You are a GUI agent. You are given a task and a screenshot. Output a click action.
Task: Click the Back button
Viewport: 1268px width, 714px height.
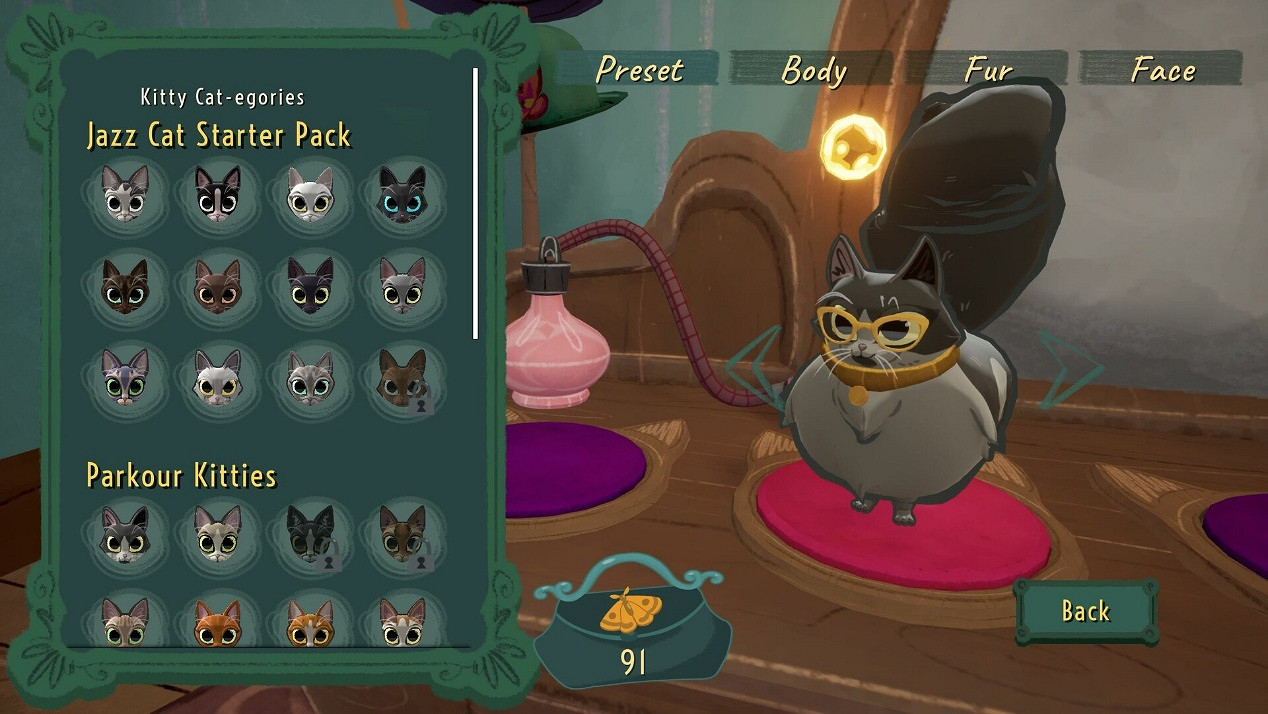1085,610
